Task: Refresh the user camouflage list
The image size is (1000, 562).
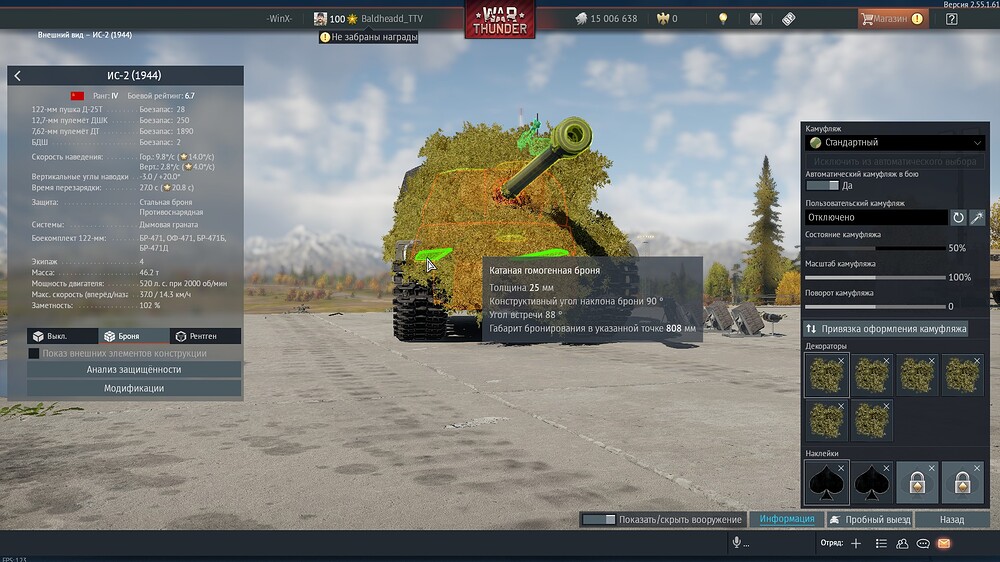Action: coord(958,217)
